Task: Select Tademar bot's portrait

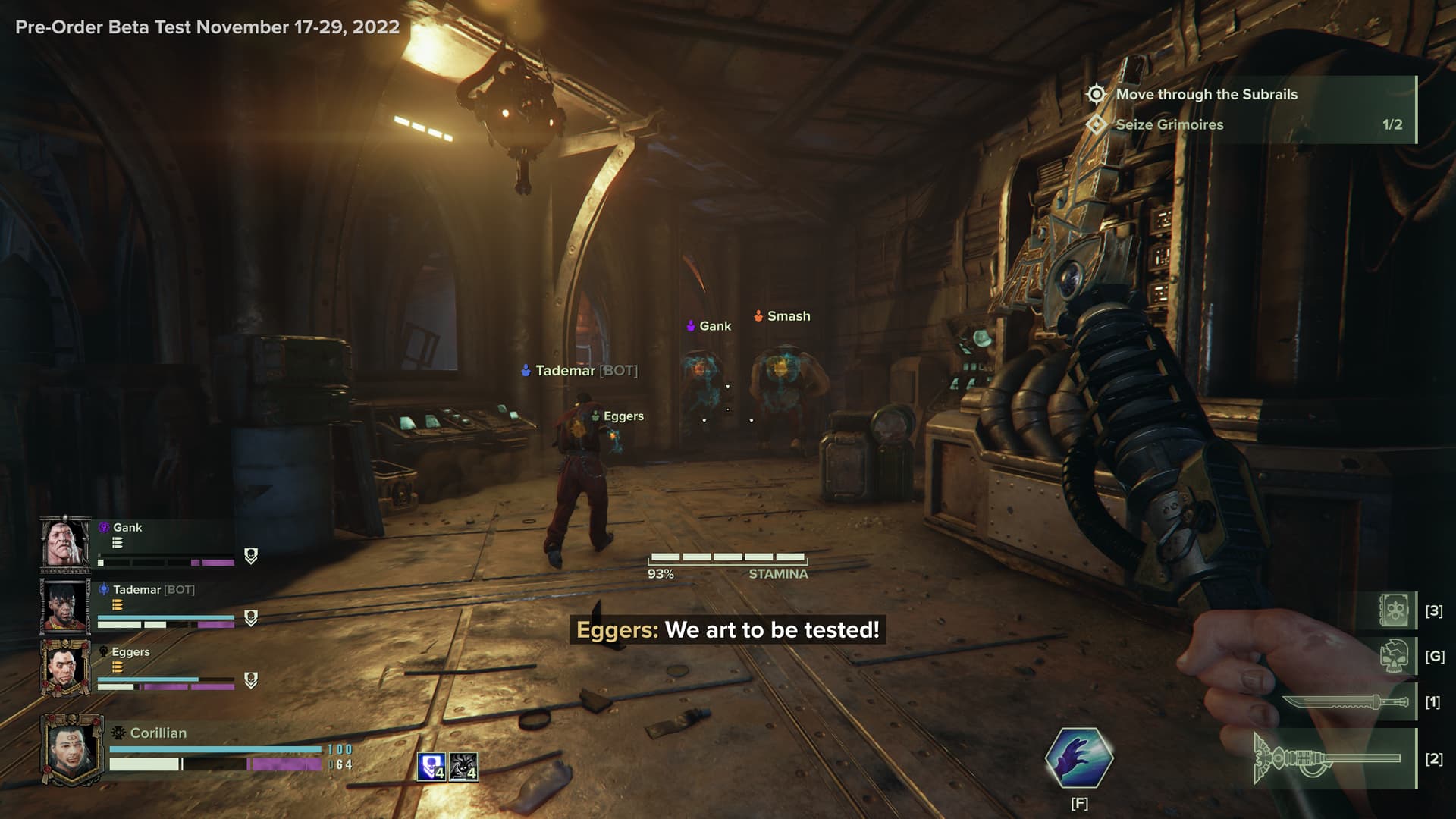Action: (65, 606)
